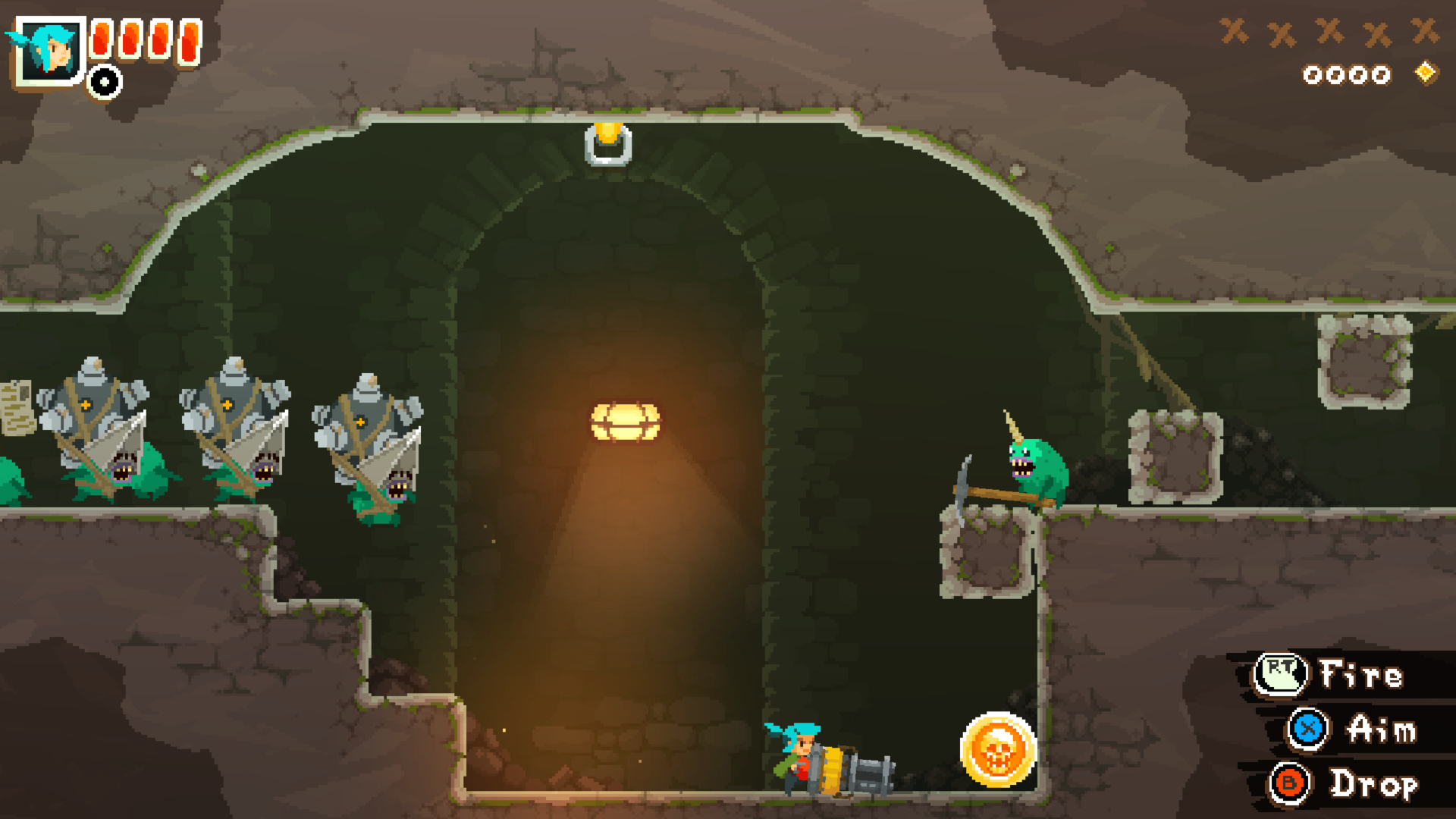Toggle the first X marker in top-right HUD
This screenshot has width=1456, height=819.
(1235, 32)
